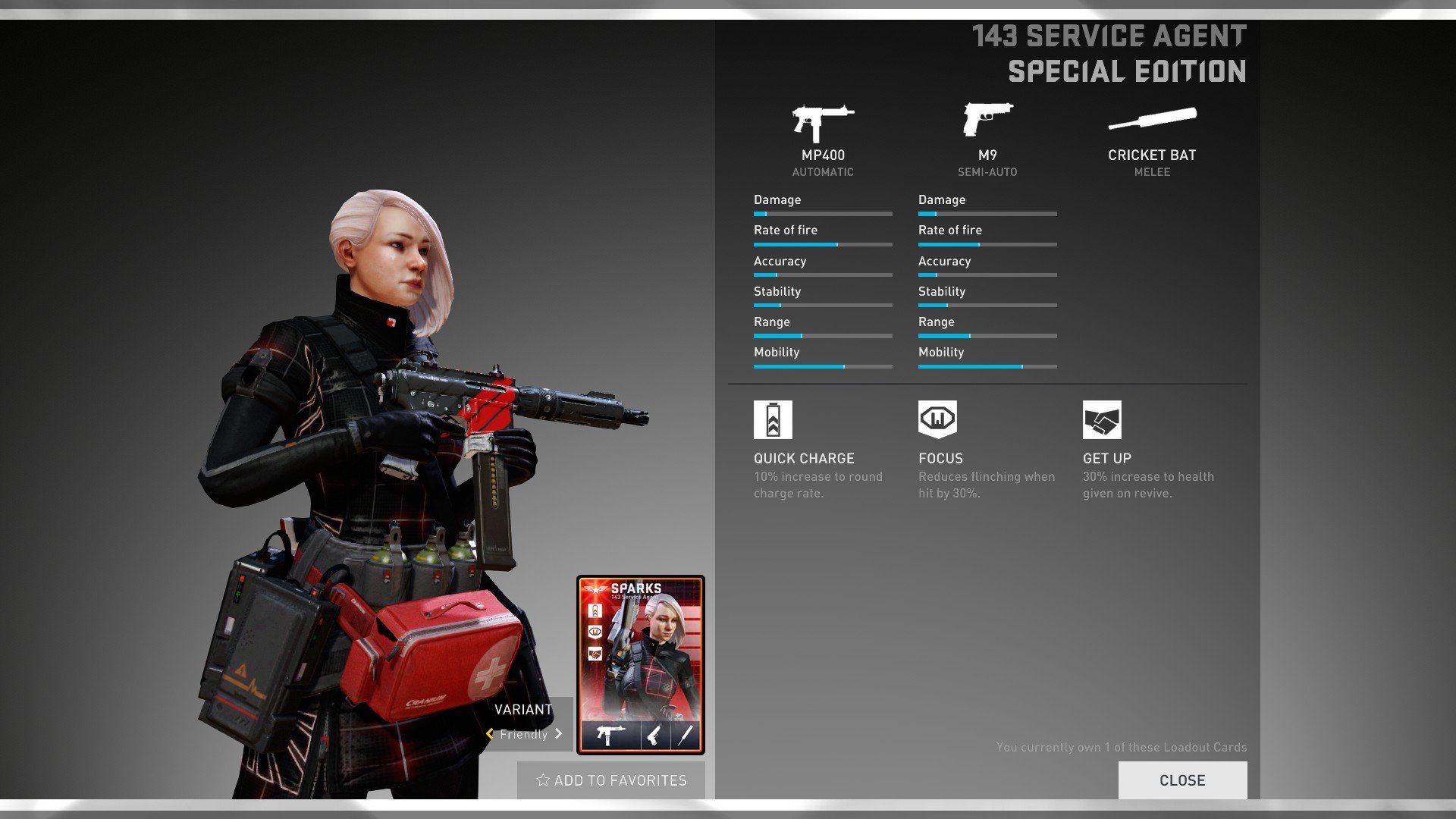Close the loadout card details panel

click(1181, 780)
